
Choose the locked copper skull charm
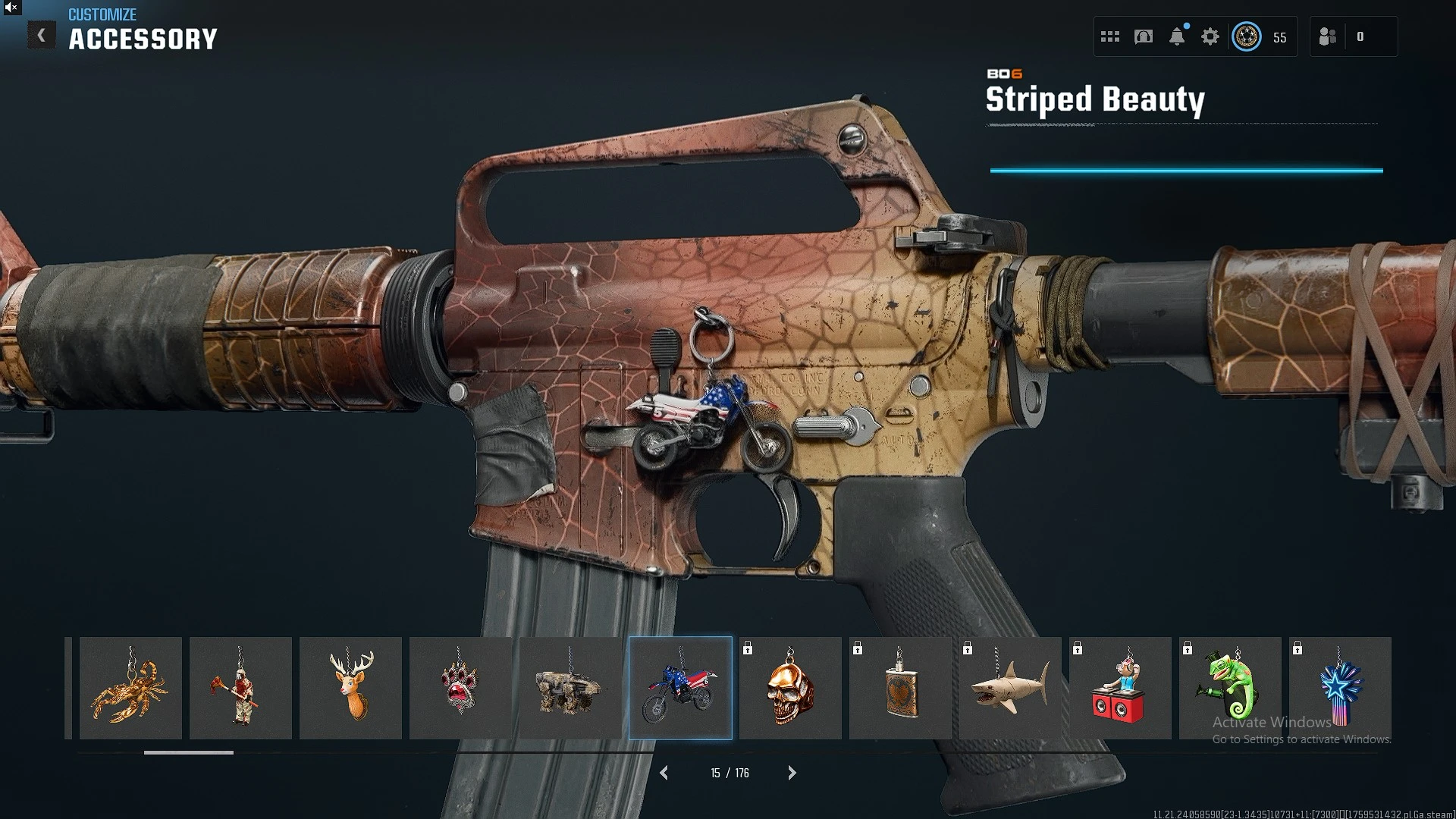(x=790, y=688)
